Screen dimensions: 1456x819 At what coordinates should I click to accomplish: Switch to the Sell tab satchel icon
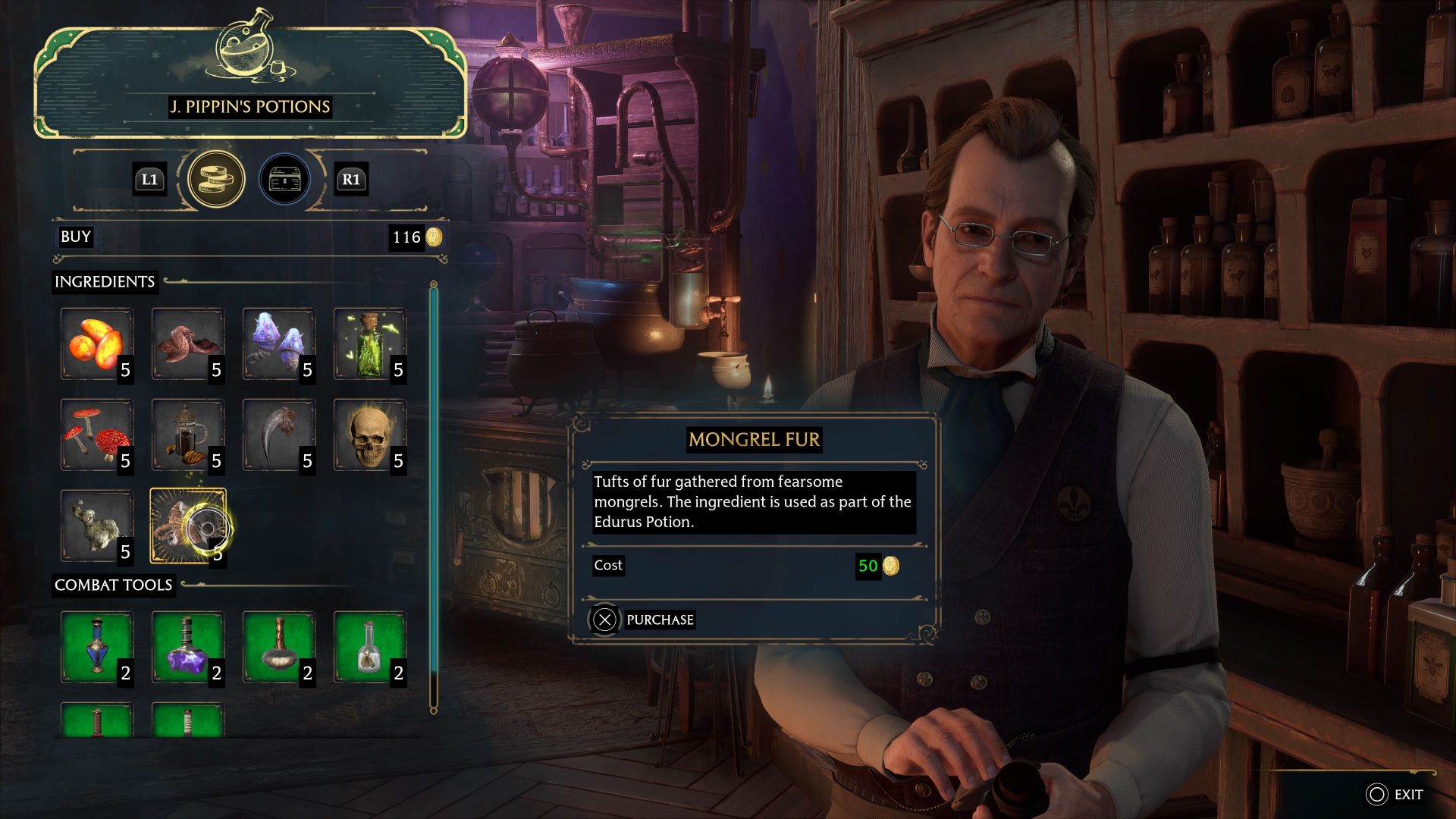coord(285,180)
